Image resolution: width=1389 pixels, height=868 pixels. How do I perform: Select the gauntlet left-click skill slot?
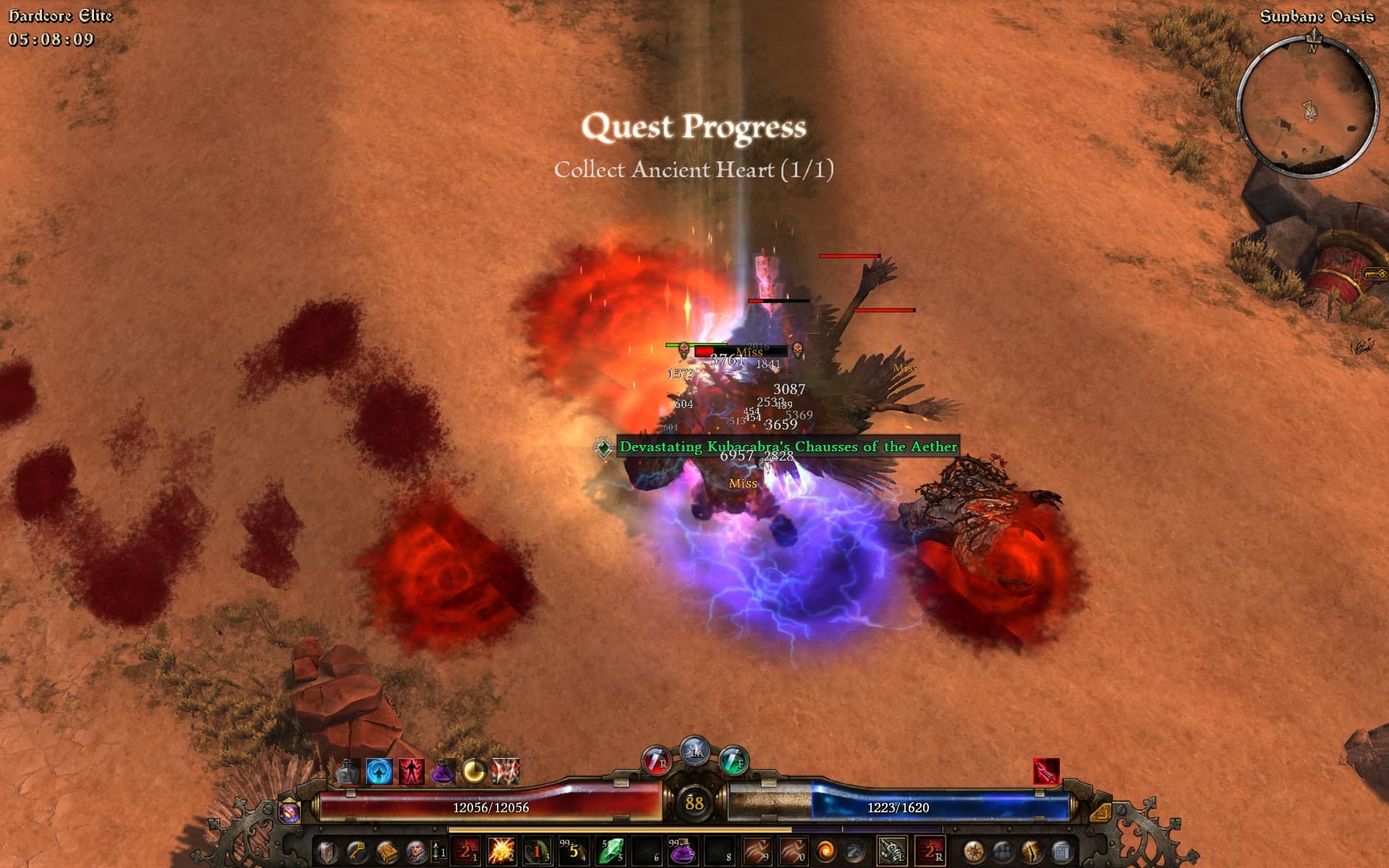(x=891, y=851)
